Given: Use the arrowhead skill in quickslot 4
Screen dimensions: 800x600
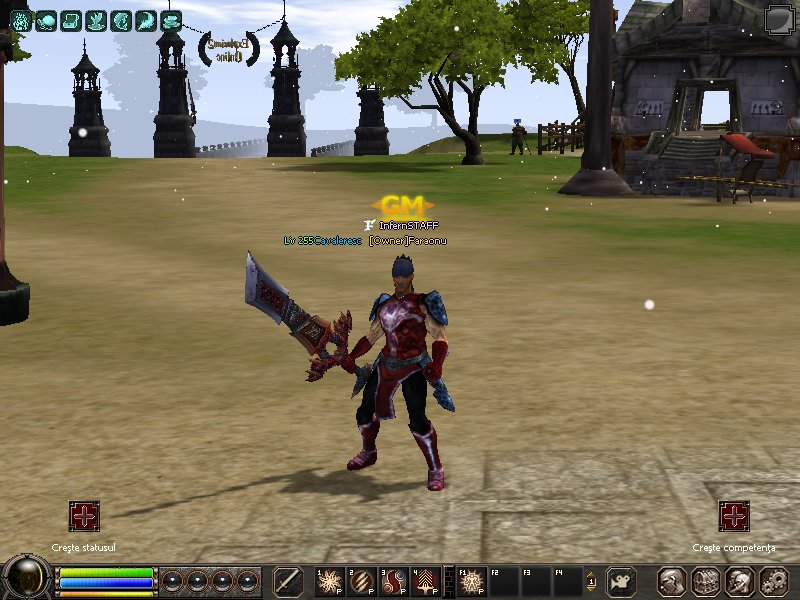Looking at the screenshot, I should [425, 581].
